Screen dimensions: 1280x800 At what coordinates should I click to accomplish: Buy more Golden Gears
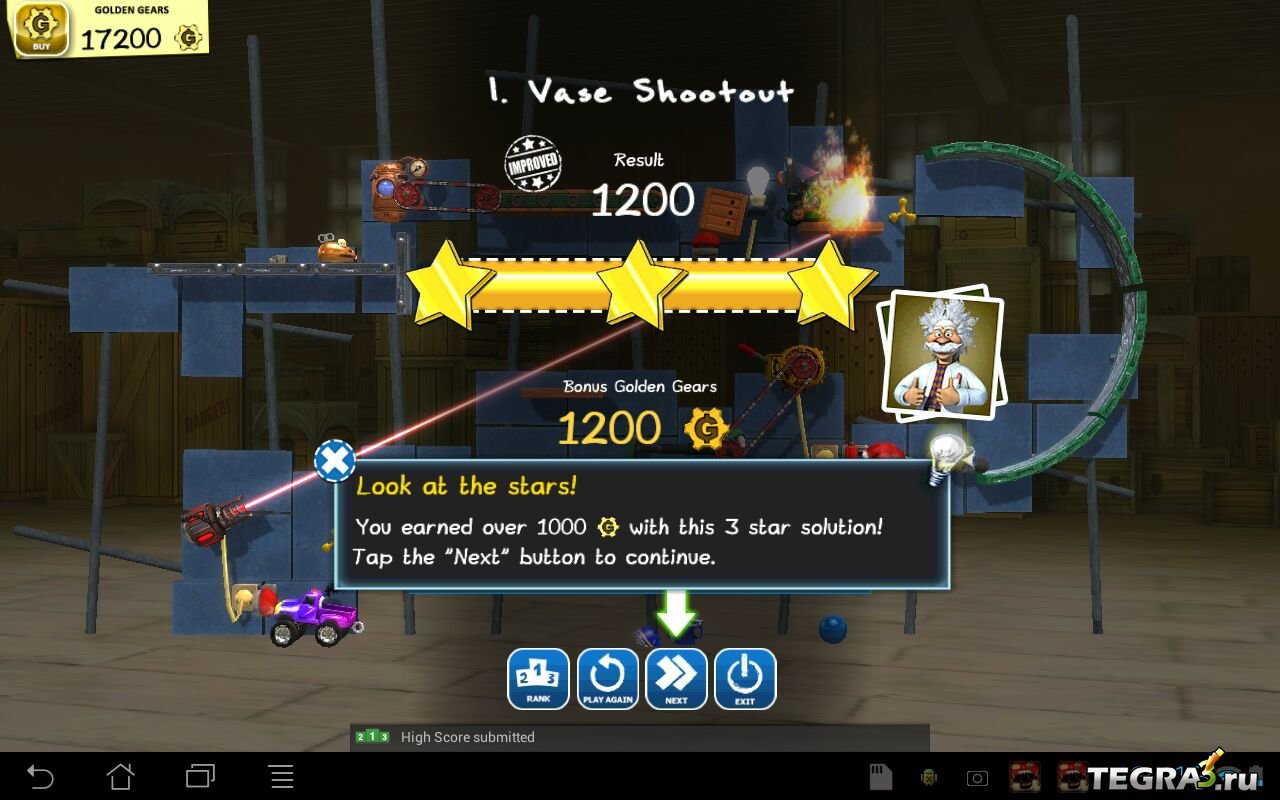pyautogui.click(x=41, y=28)
